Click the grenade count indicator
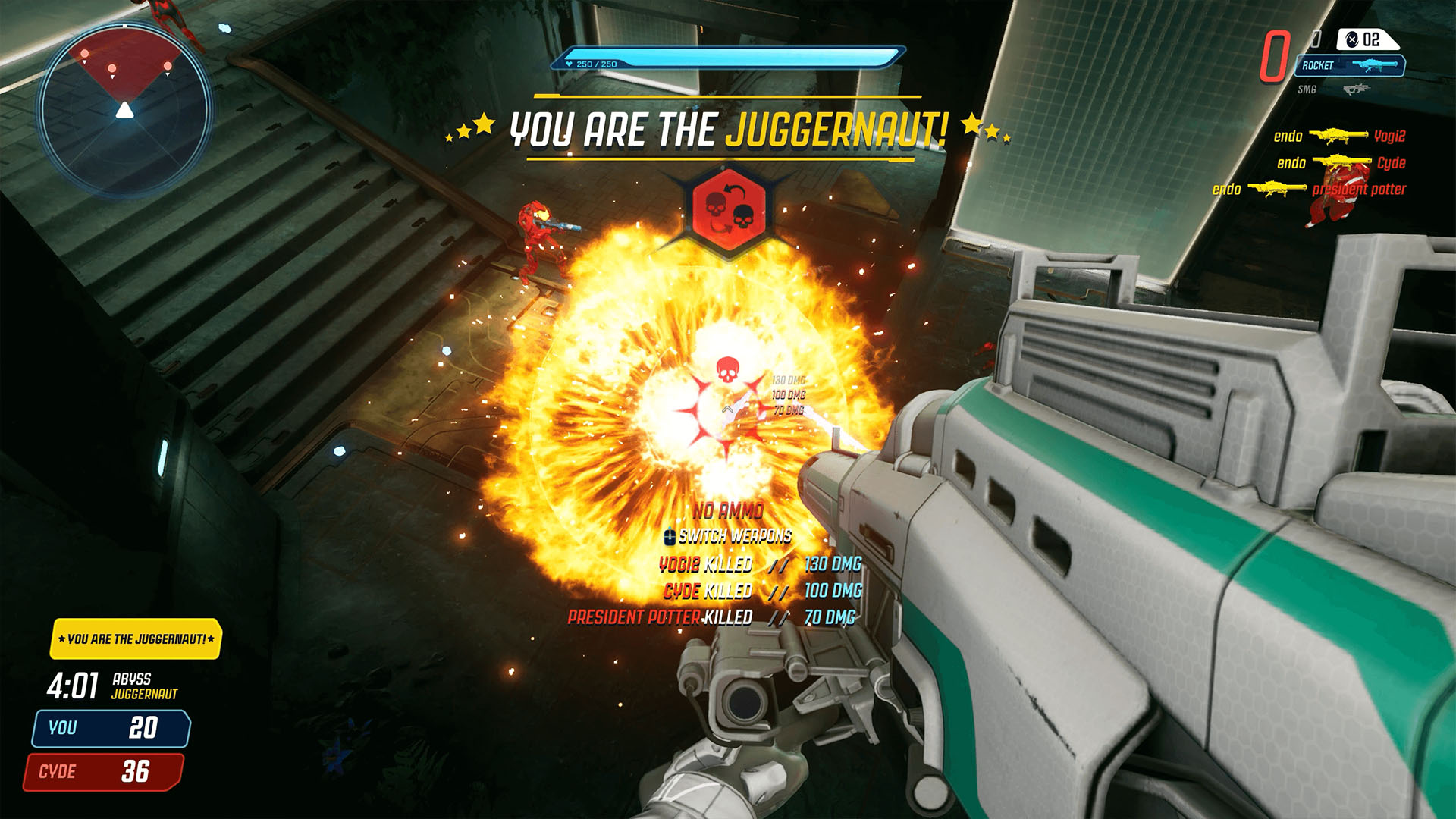This screenshot has width=1456, height=819. click(x=1367, y=39)
